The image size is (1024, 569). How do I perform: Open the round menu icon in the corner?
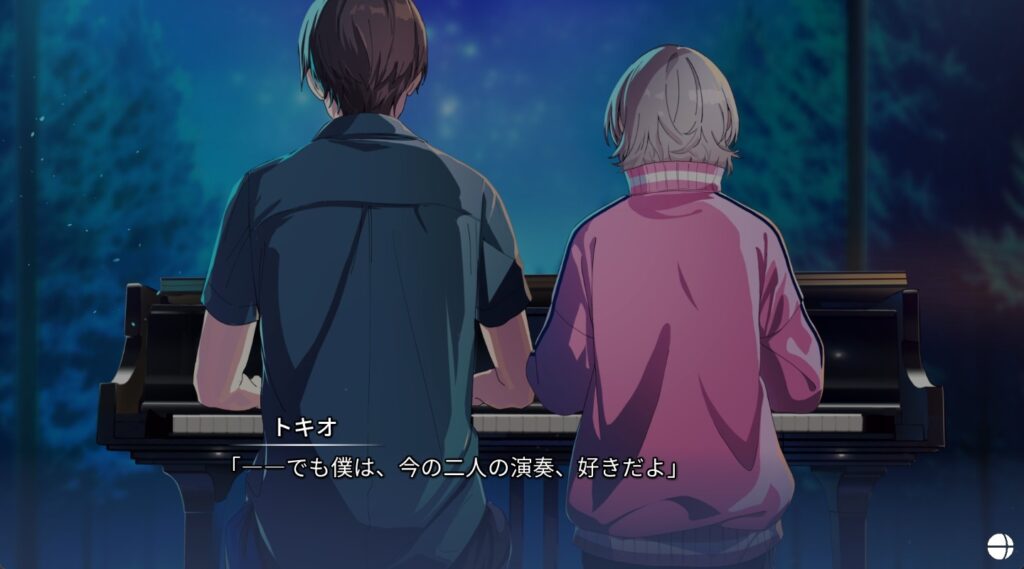point(1000,546)
